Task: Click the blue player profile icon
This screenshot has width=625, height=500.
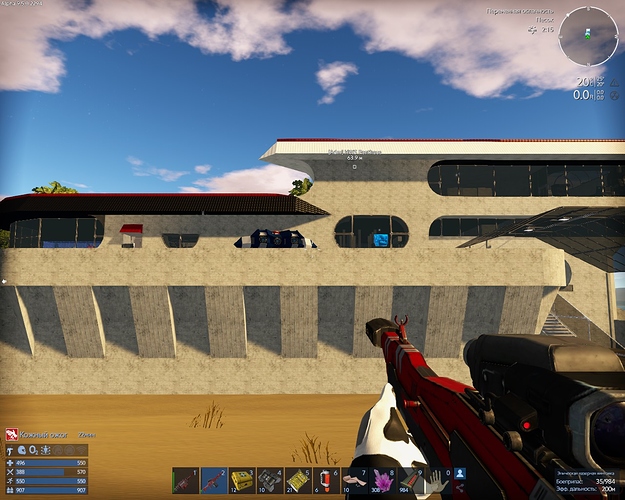Action: tap(460, 473)
